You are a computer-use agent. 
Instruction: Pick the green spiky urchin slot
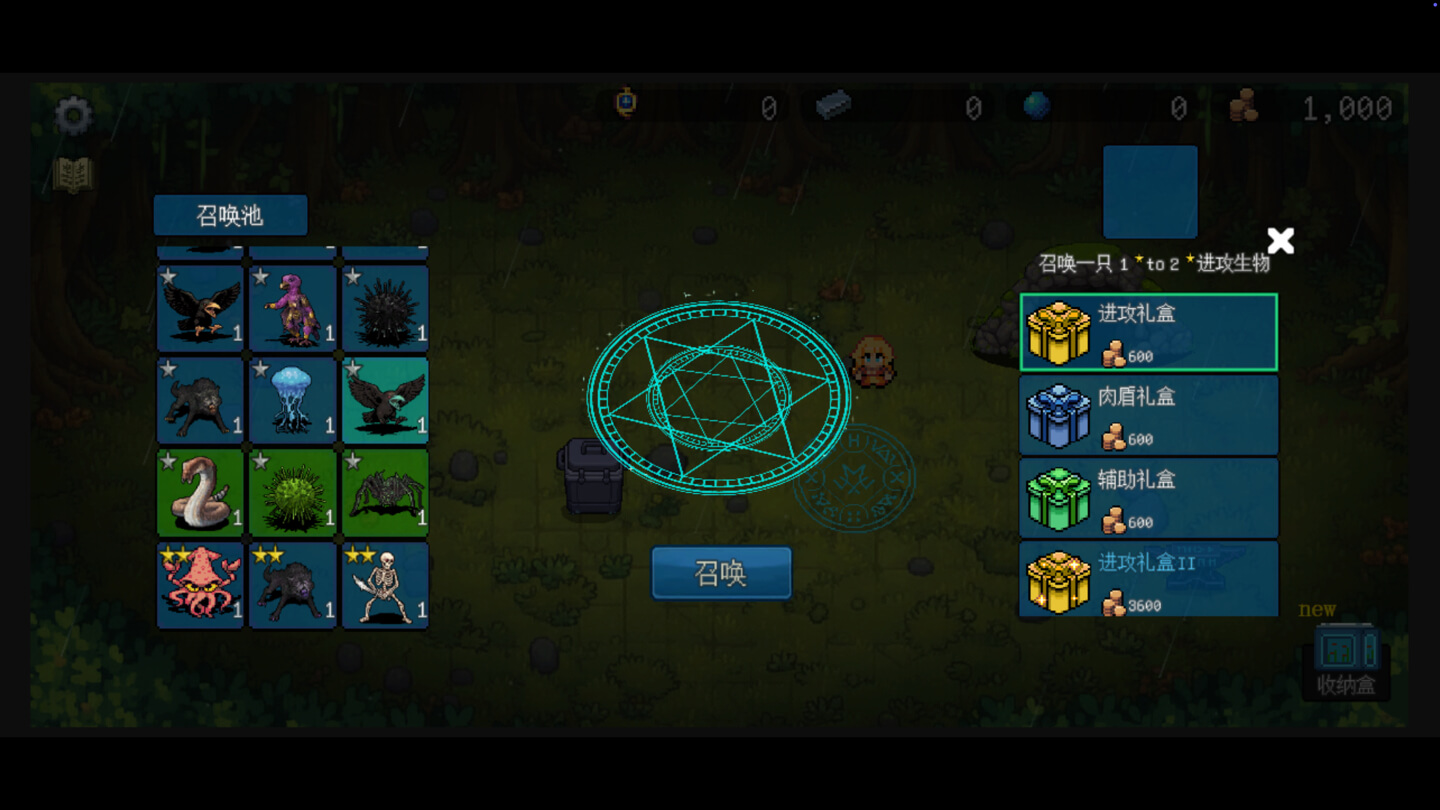point(292,492)
